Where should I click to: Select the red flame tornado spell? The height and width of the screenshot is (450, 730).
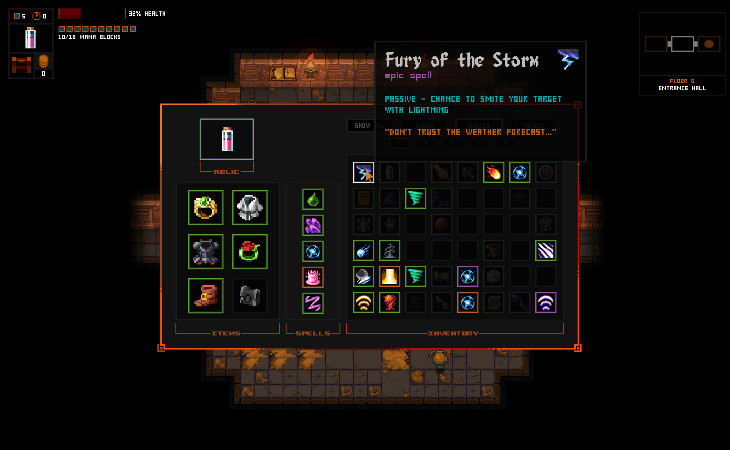[x=389, y=302]
